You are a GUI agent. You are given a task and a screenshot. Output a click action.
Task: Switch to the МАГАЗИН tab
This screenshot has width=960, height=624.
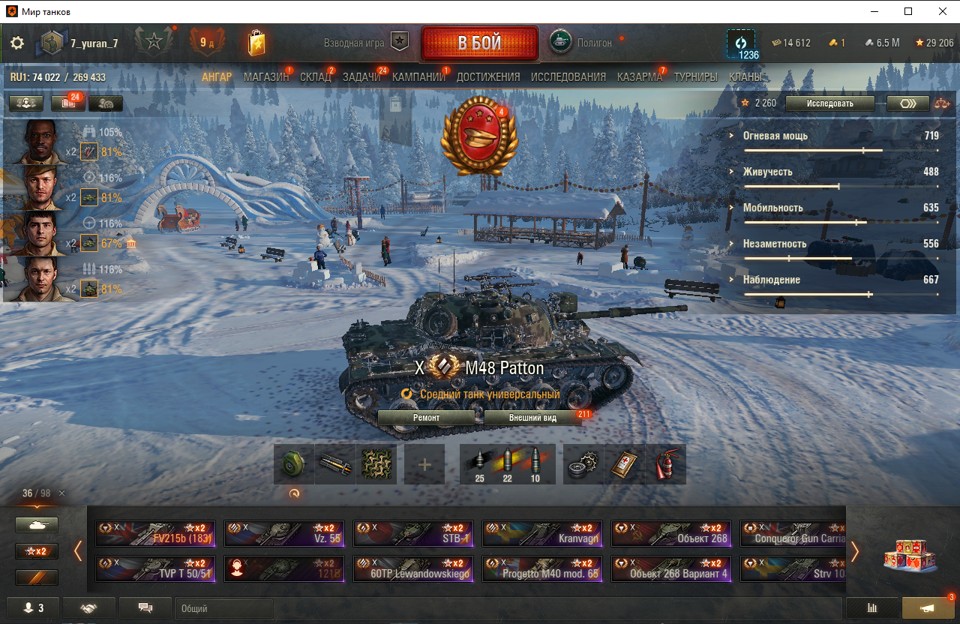(266, 77)
